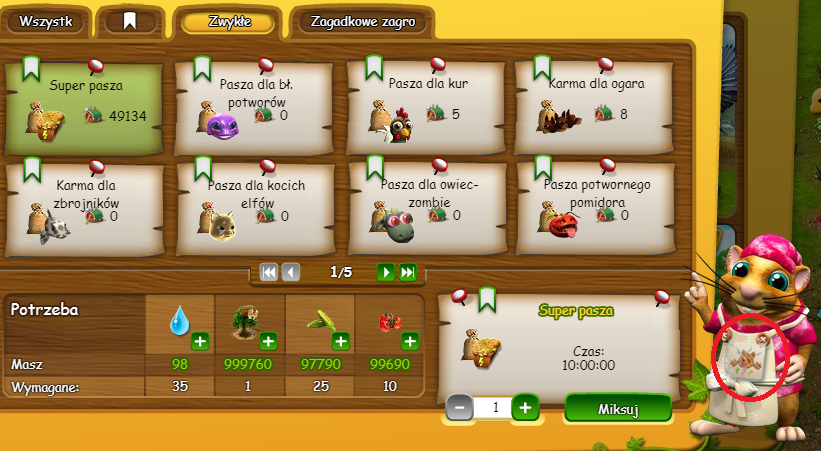Increase the mix quantity with plus

click(526, 407)
